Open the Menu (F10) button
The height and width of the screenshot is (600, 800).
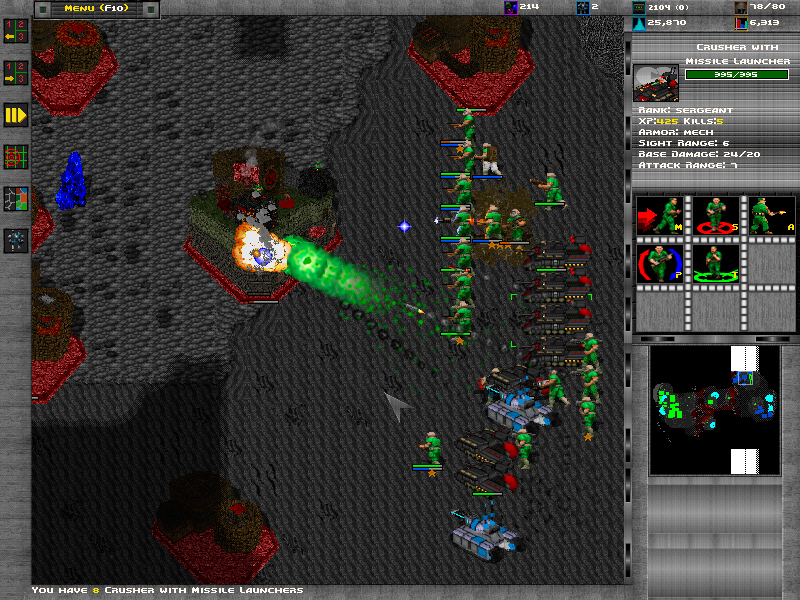click(x=96, y=9)
